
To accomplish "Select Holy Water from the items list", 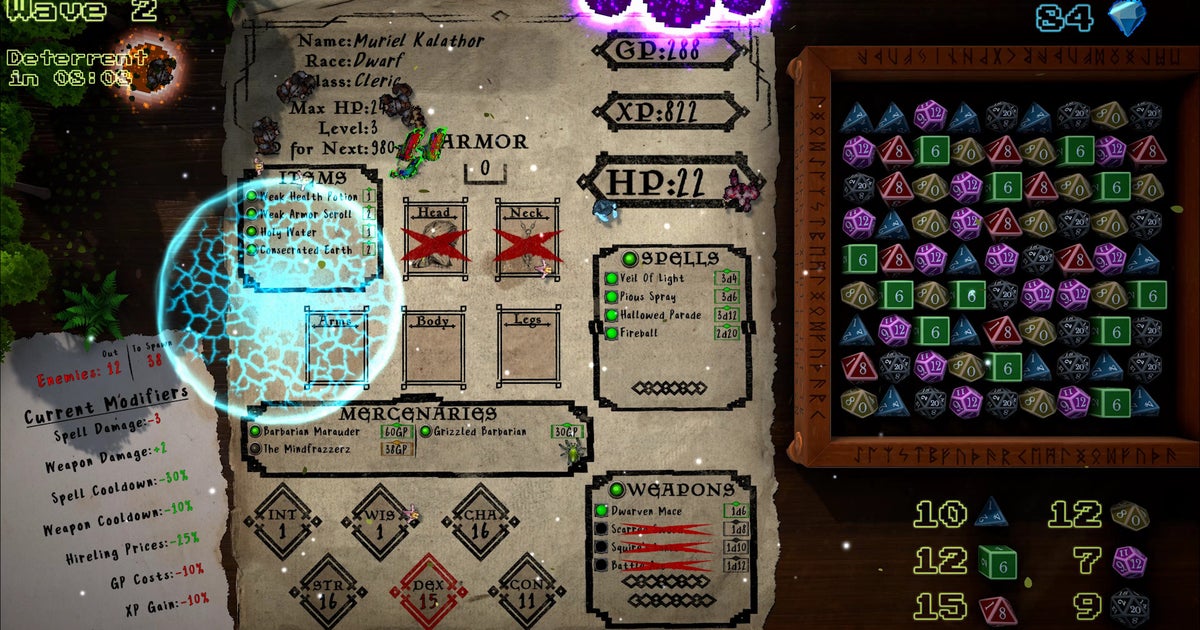I will coord(290,232).
